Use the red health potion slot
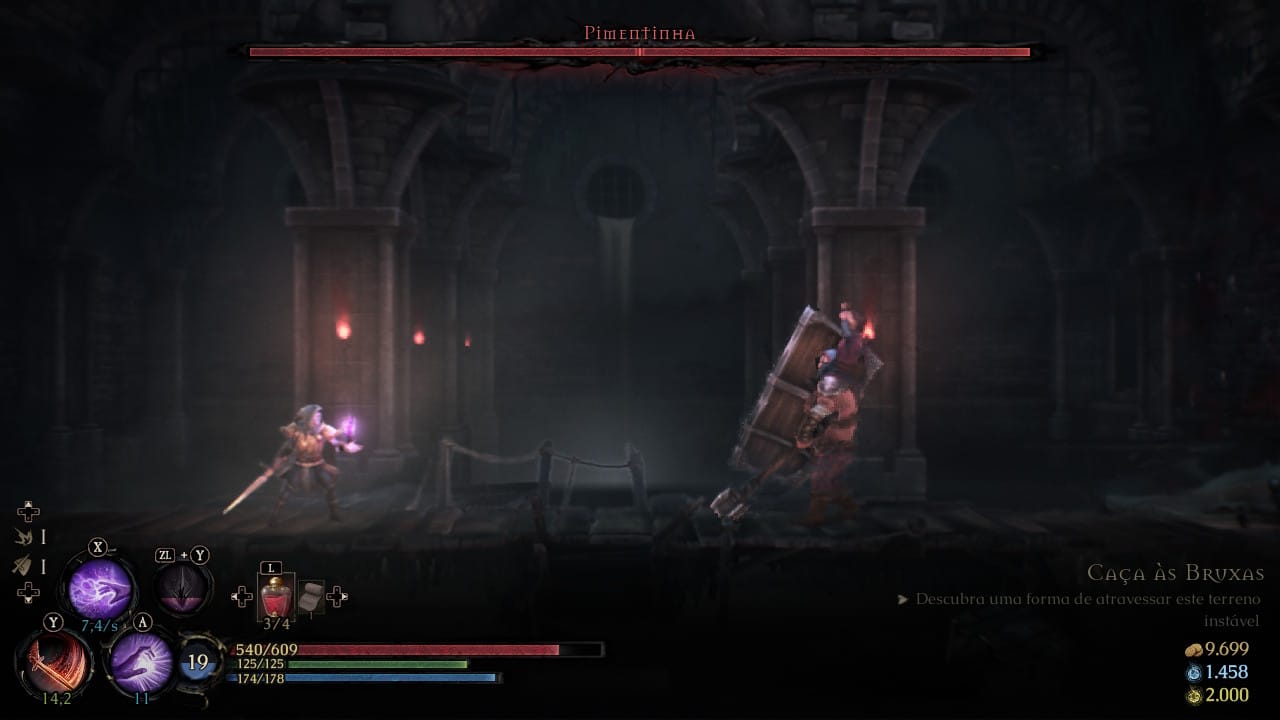Image resolution: width=1280 pixels, height=720 pixels. click(276, 597)
